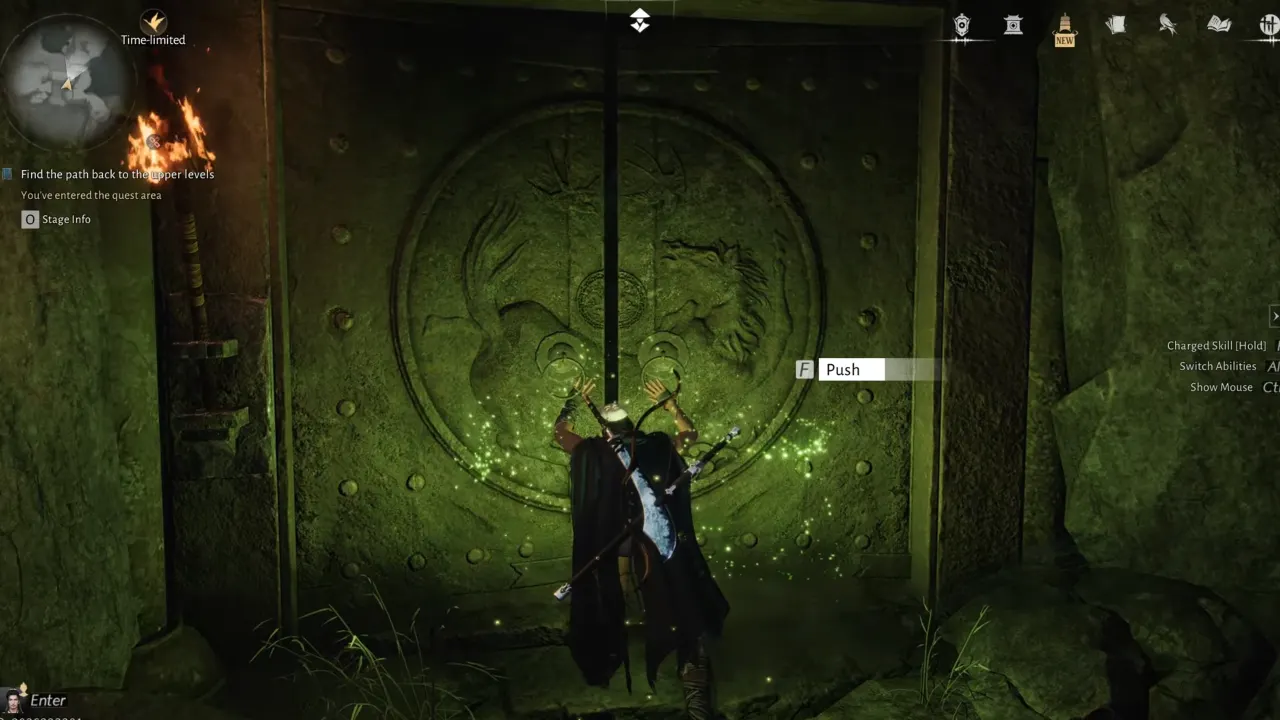Select the shrine pagoda icon
The height and width of the screenshot is (720, 1280).
pyautogui.click(x=1013, y=27)
